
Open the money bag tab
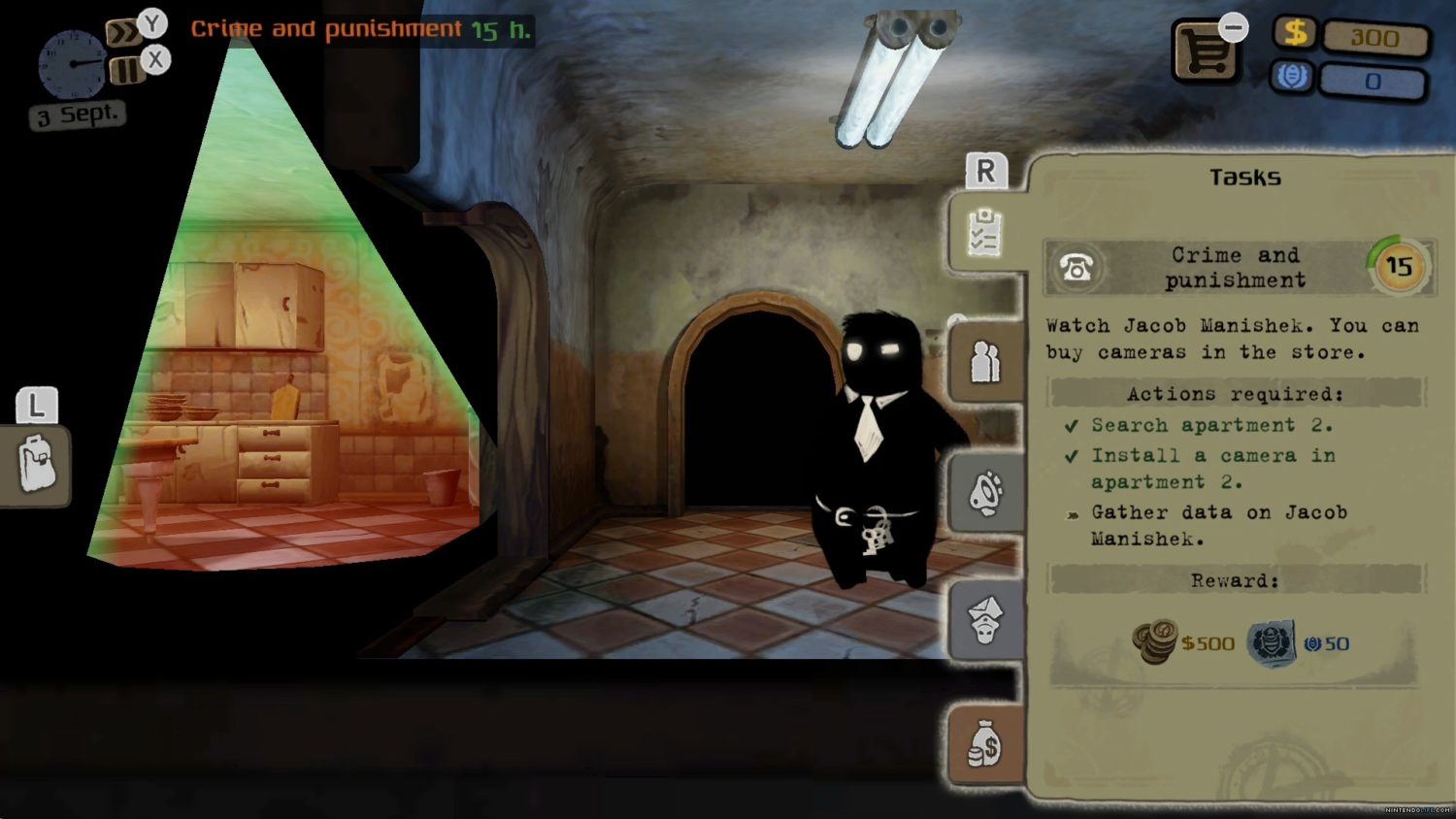tap(985, 746)
